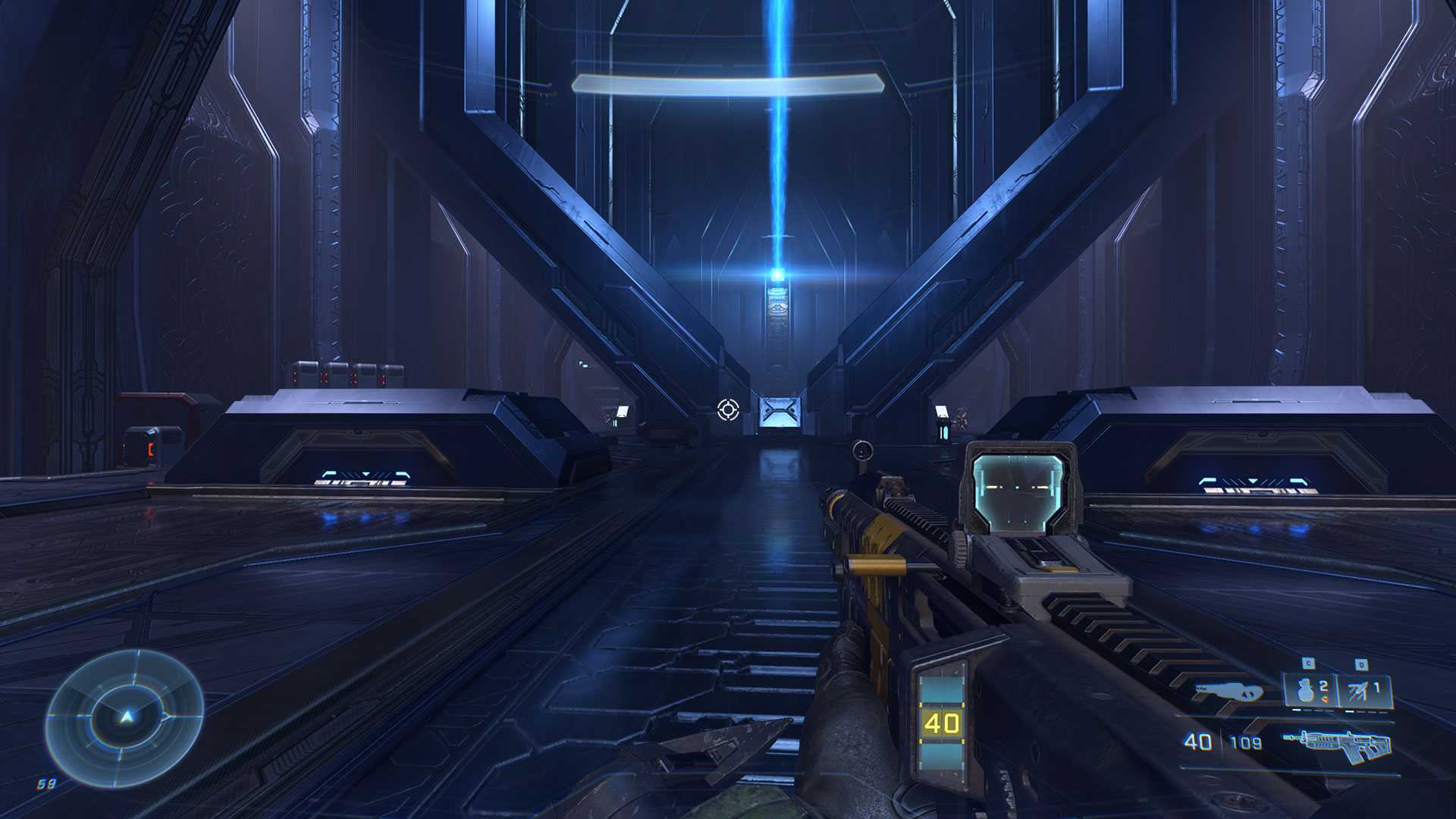Switch to the secondary weapon icon
Viewport: 1456px width, 819px height.
1228,692
